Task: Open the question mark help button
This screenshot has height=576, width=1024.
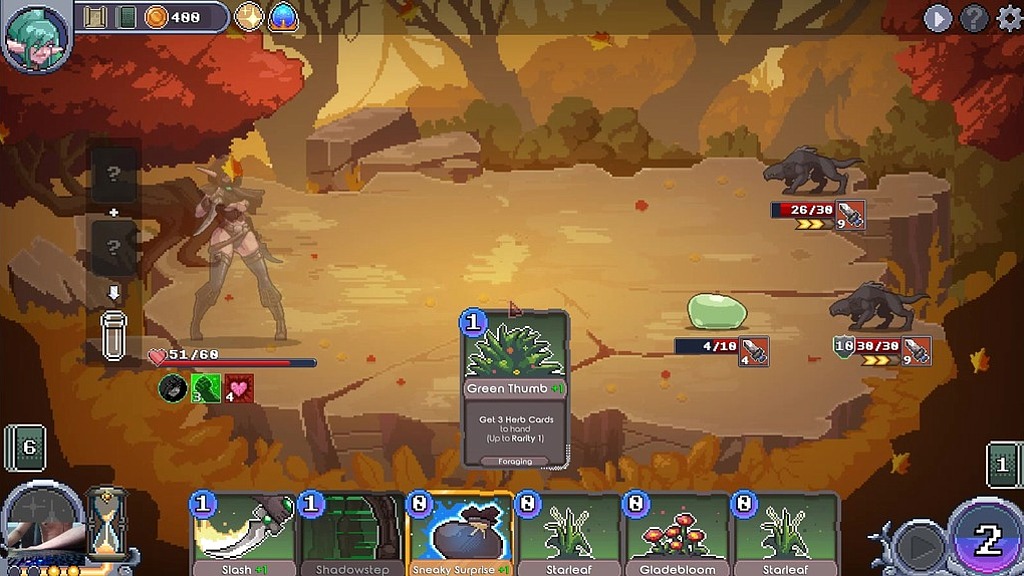Action: point(974,18)
